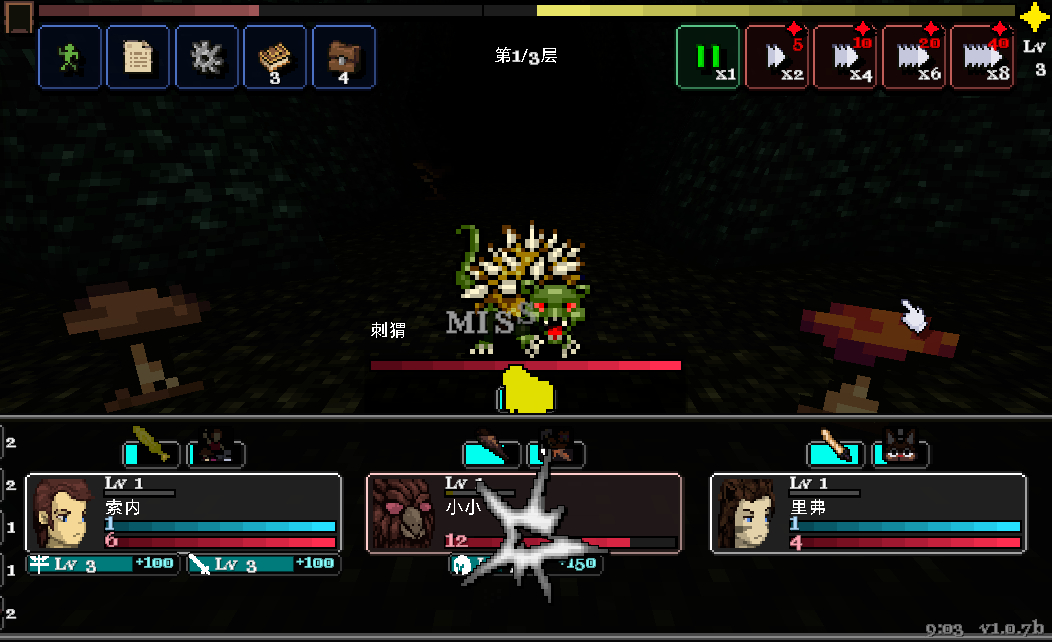Select the 小小 party member panel
The image size is (1052, 642).
point(524,513)
